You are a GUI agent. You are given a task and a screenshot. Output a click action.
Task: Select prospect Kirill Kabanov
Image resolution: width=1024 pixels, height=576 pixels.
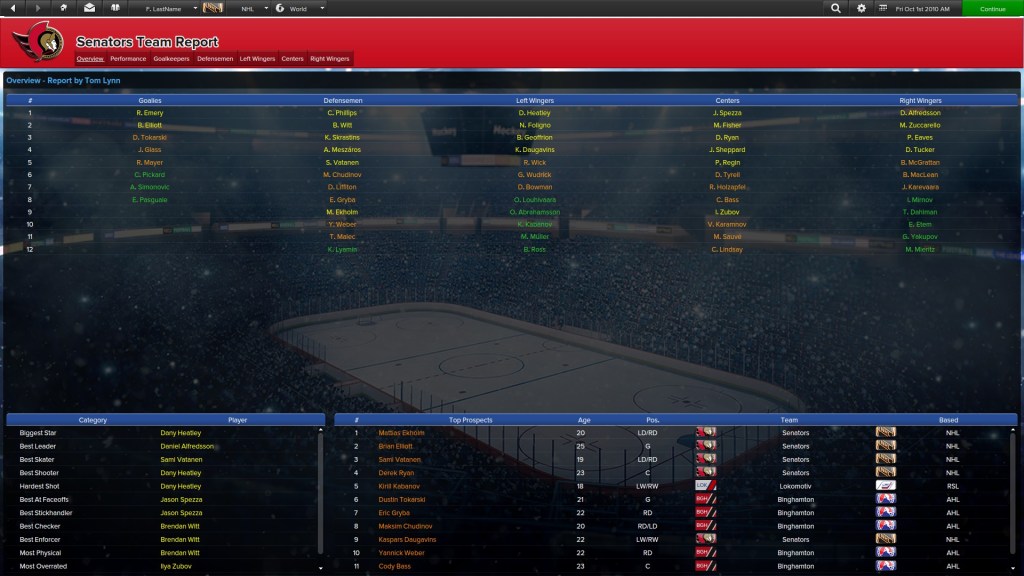pyautogui.click(x=400, y=485)
